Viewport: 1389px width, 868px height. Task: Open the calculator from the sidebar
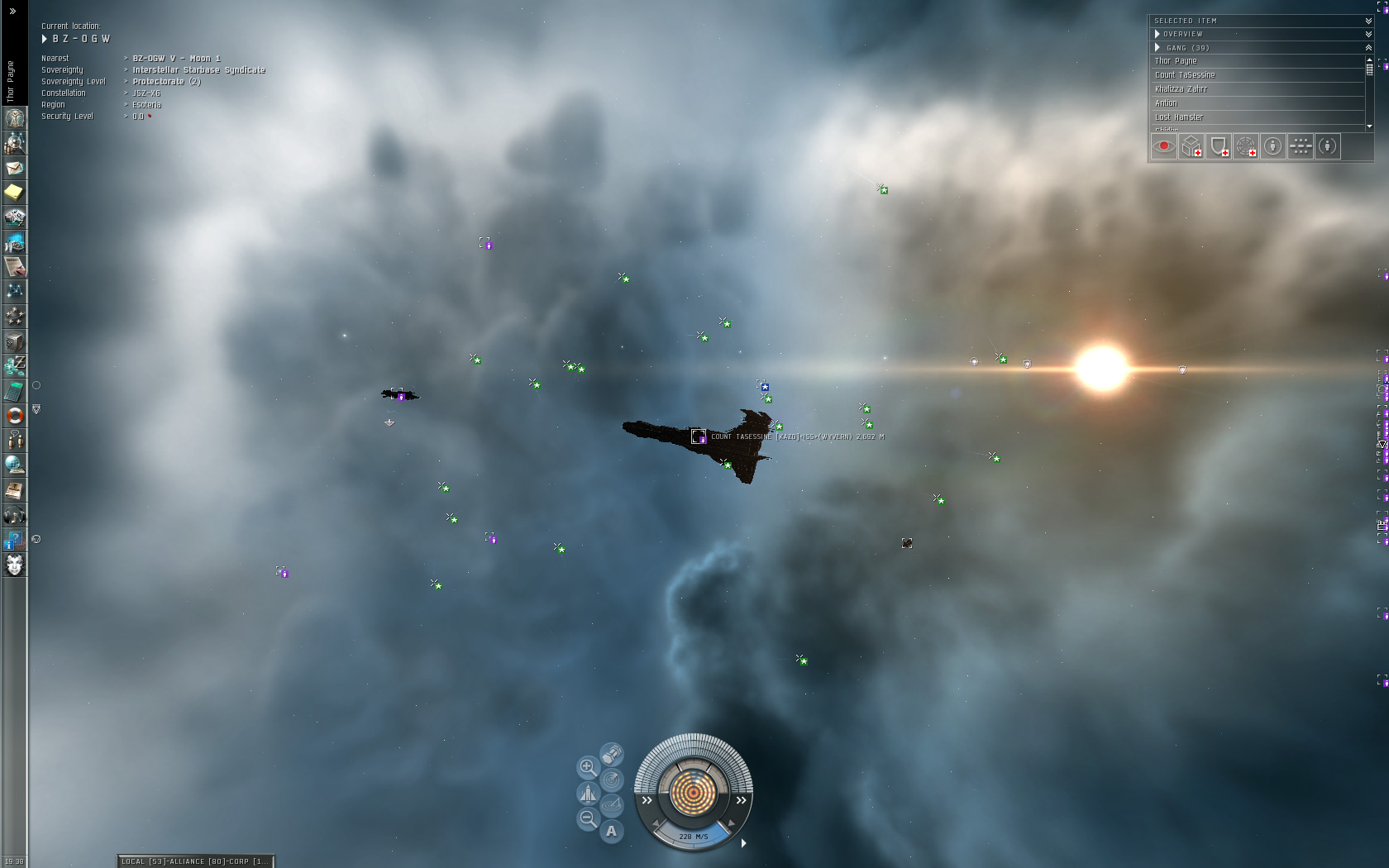[x=14, y=390]
